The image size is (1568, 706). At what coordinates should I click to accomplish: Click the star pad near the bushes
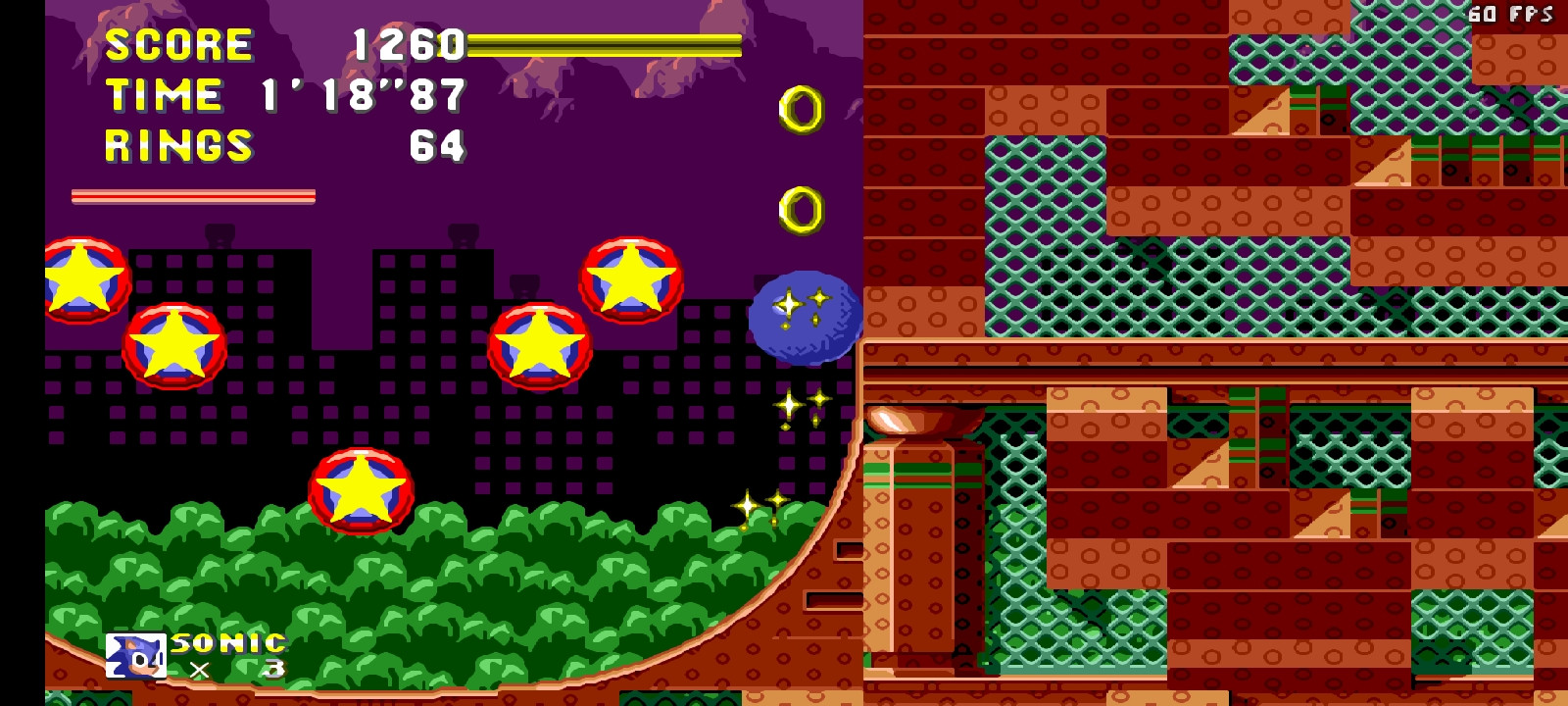[x=359, y=490]
